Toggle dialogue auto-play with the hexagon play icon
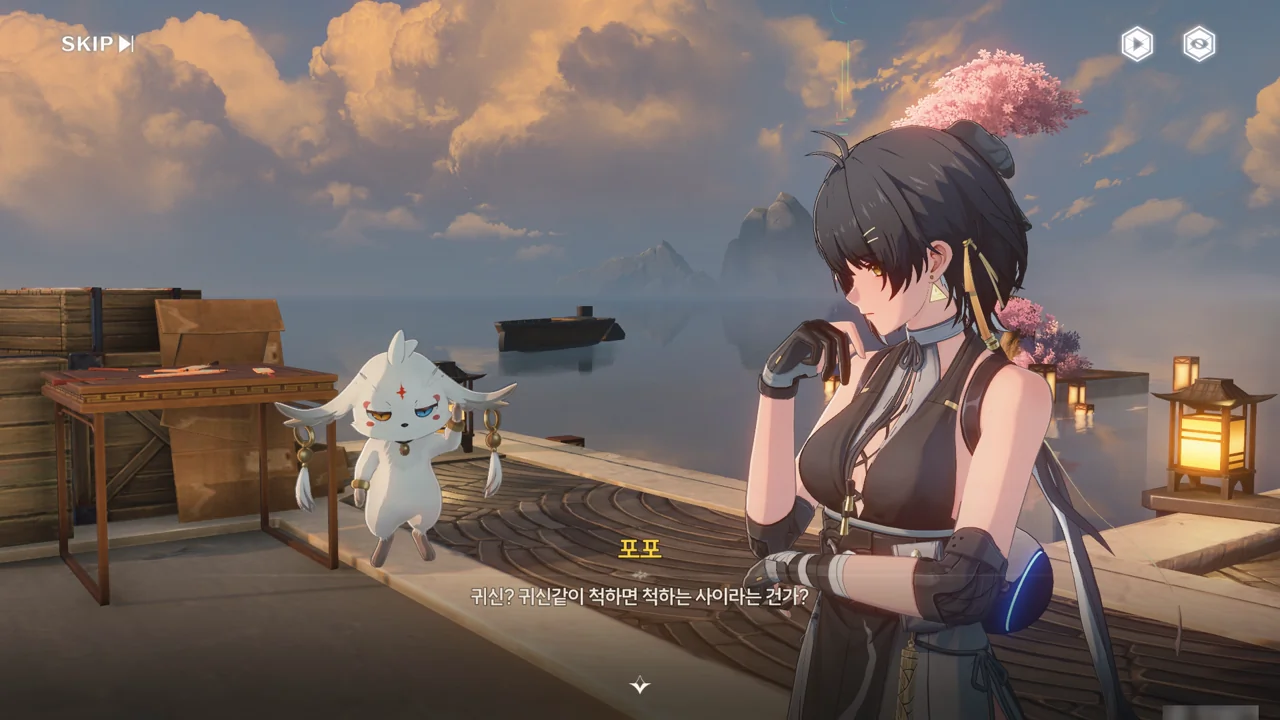 pos(1137,44)
